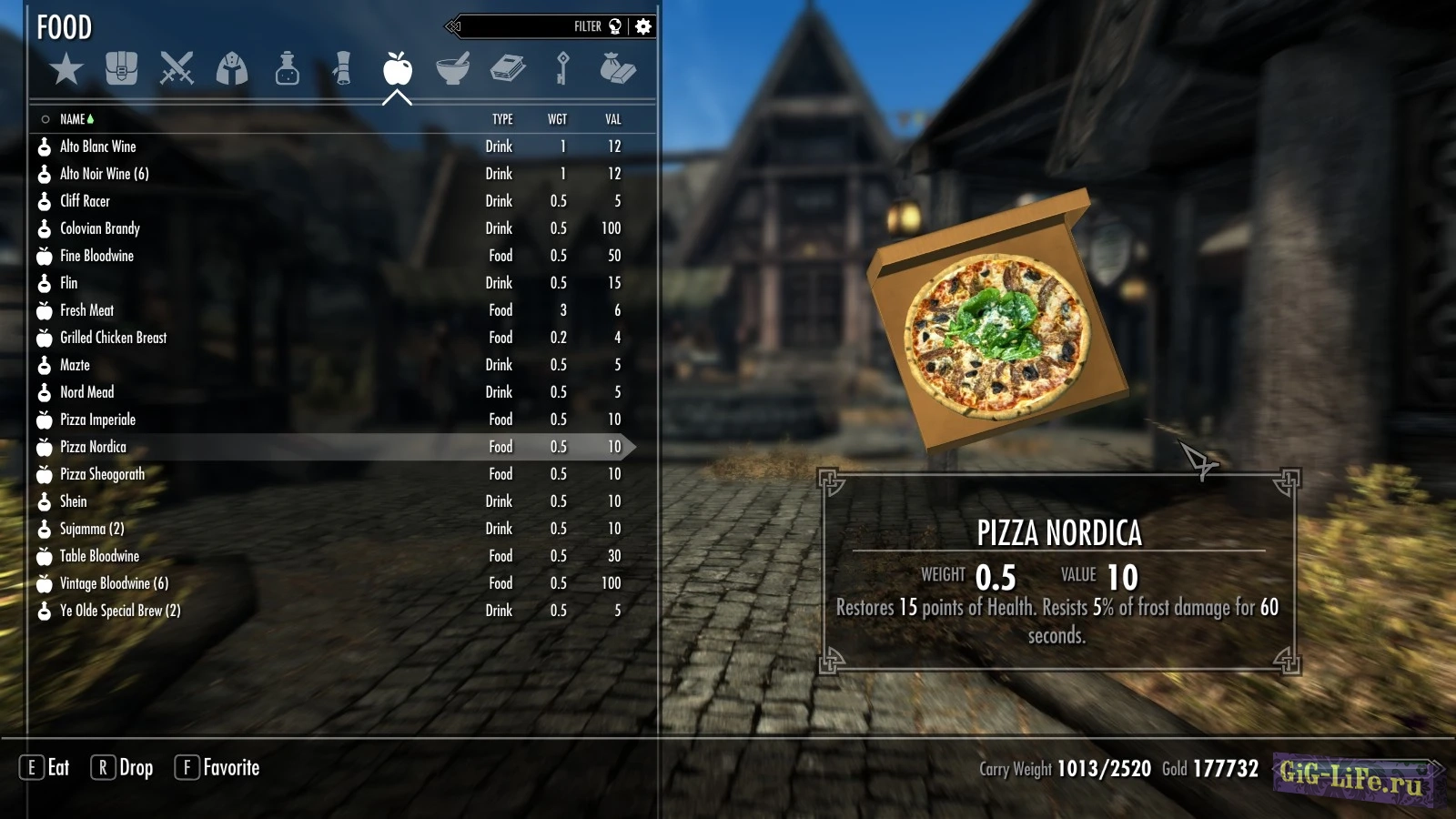Open the gear settings icon by filter
The width and height of the screenshot is (1456, 819).
coord(643,26)
